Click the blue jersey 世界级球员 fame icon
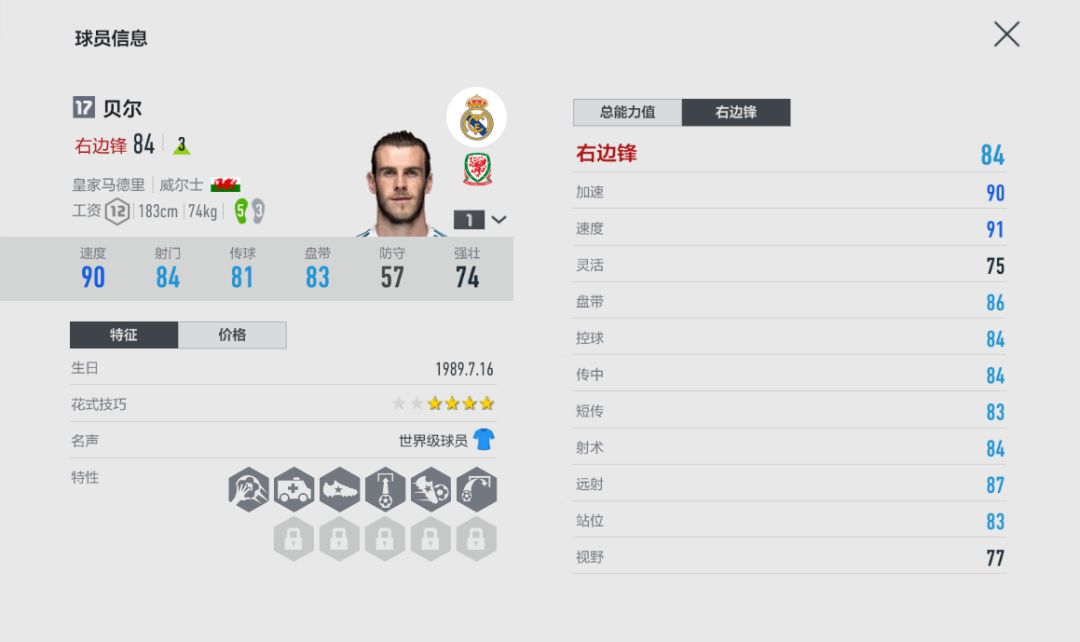Image resolution: width=1080 pixels, height=642 pixels. tap(484, 440)
